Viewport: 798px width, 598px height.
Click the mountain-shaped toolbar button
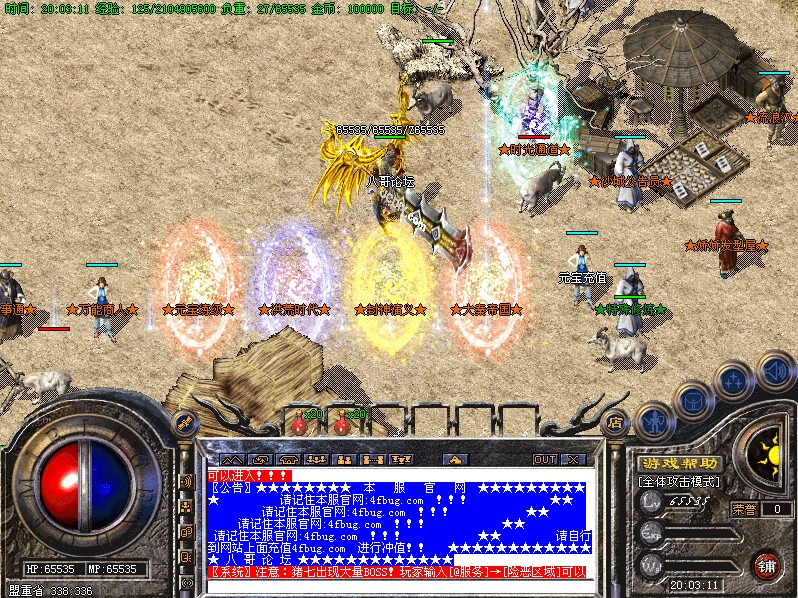point(232,459)
